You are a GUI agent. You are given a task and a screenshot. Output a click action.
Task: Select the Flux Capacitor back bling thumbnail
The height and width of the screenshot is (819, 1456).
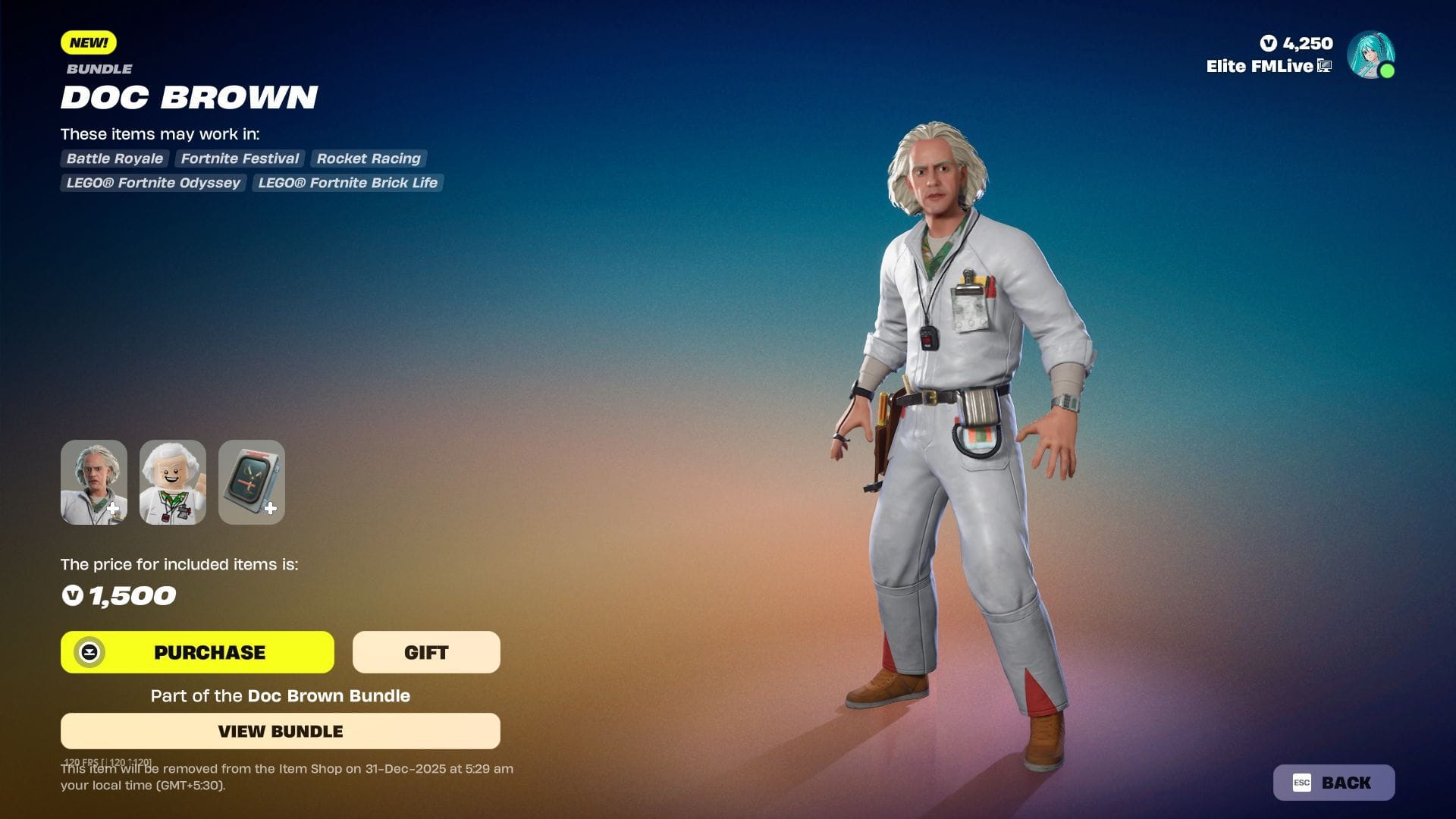pos(251,482)
